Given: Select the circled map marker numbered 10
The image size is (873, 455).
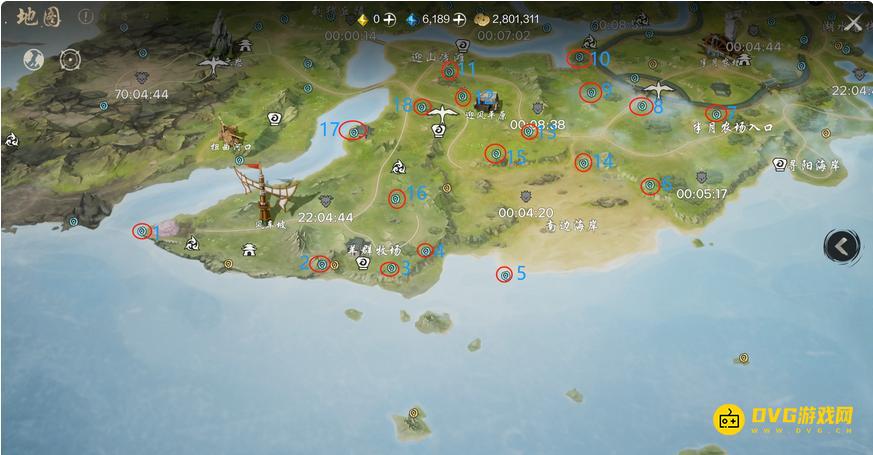Looking at the screenshot, I should pyautogui.click(x=577, y=58).
